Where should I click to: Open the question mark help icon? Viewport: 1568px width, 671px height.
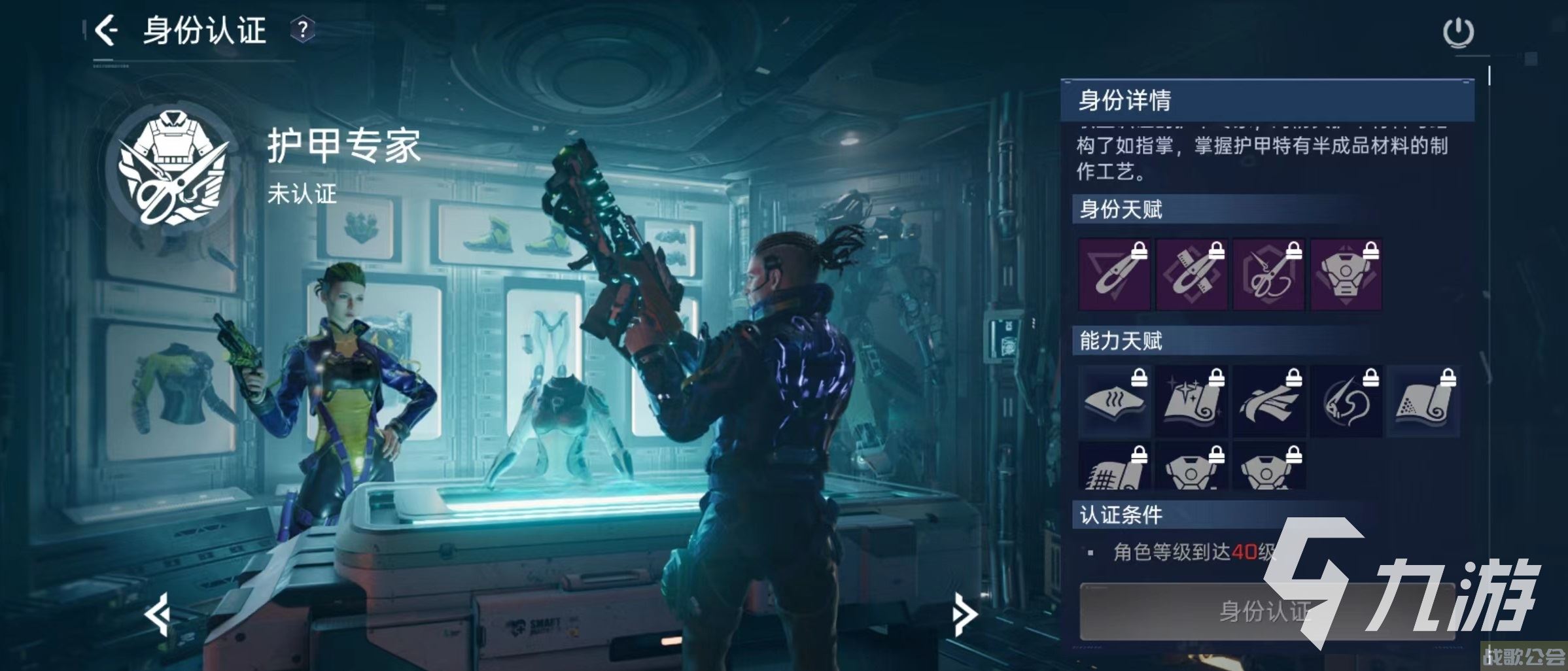pos(302,30)
